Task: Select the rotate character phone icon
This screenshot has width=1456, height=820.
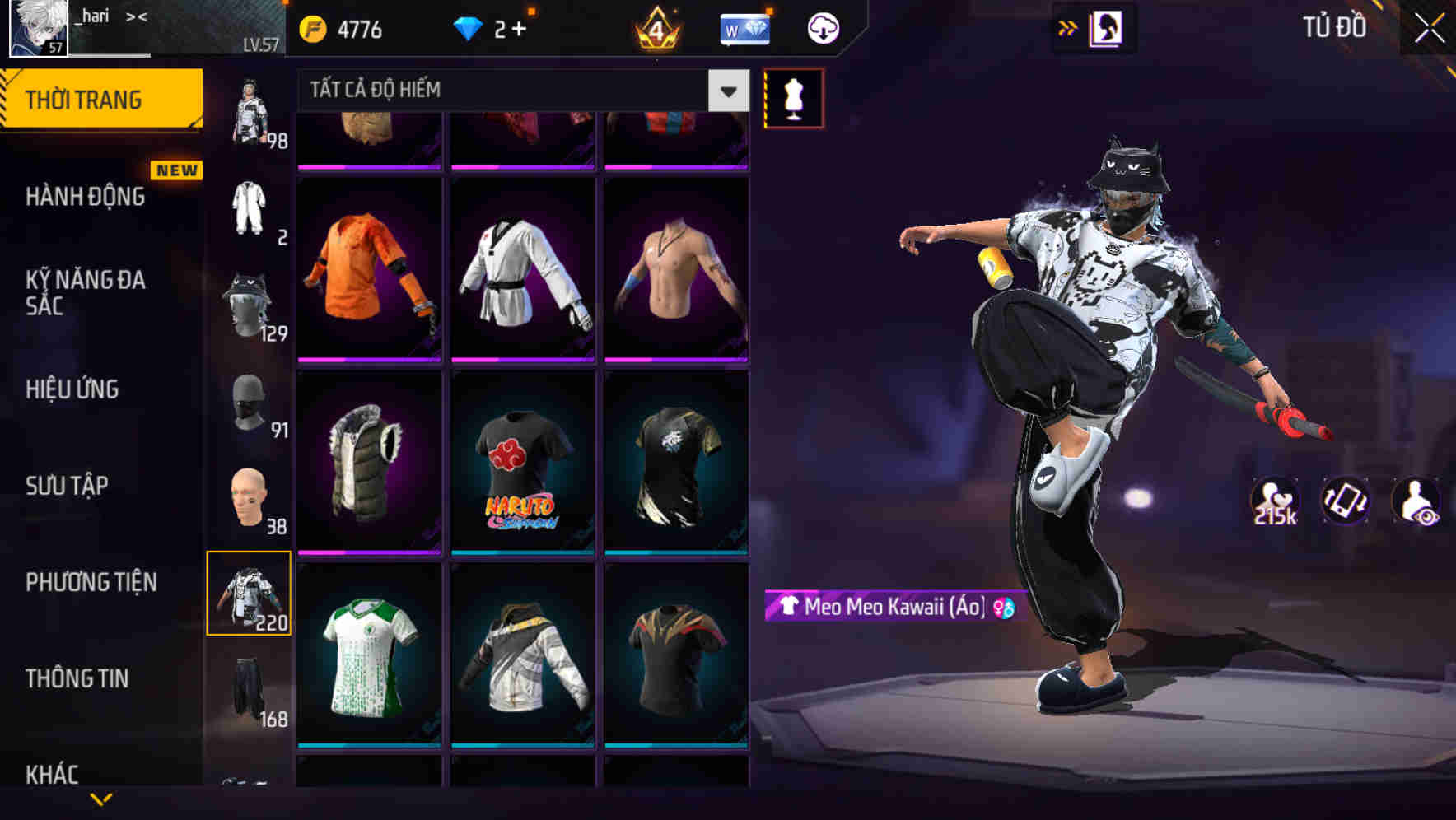Action: 1346,505
